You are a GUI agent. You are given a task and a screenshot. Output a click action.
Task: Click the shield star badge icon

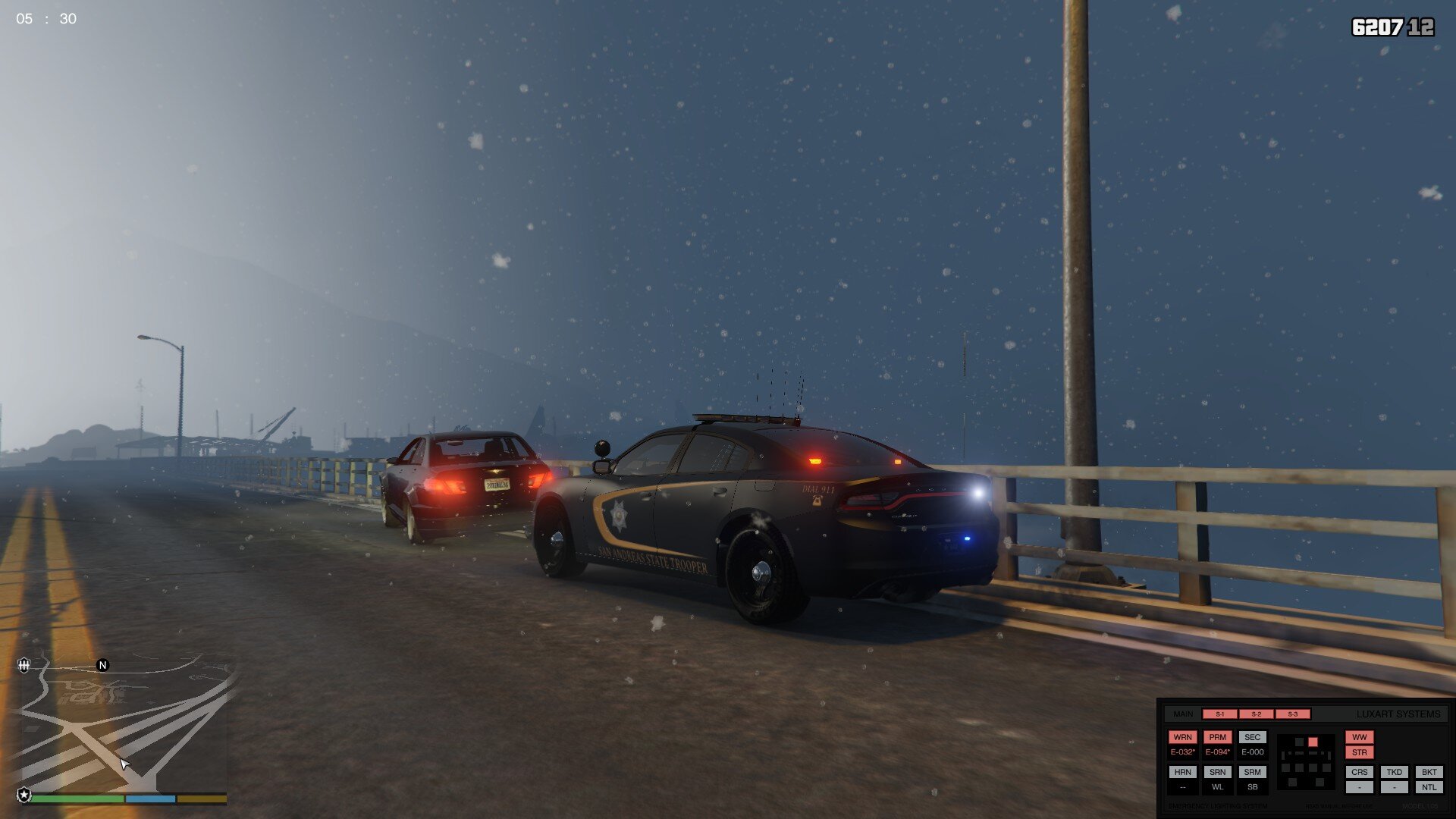point(24,795)
